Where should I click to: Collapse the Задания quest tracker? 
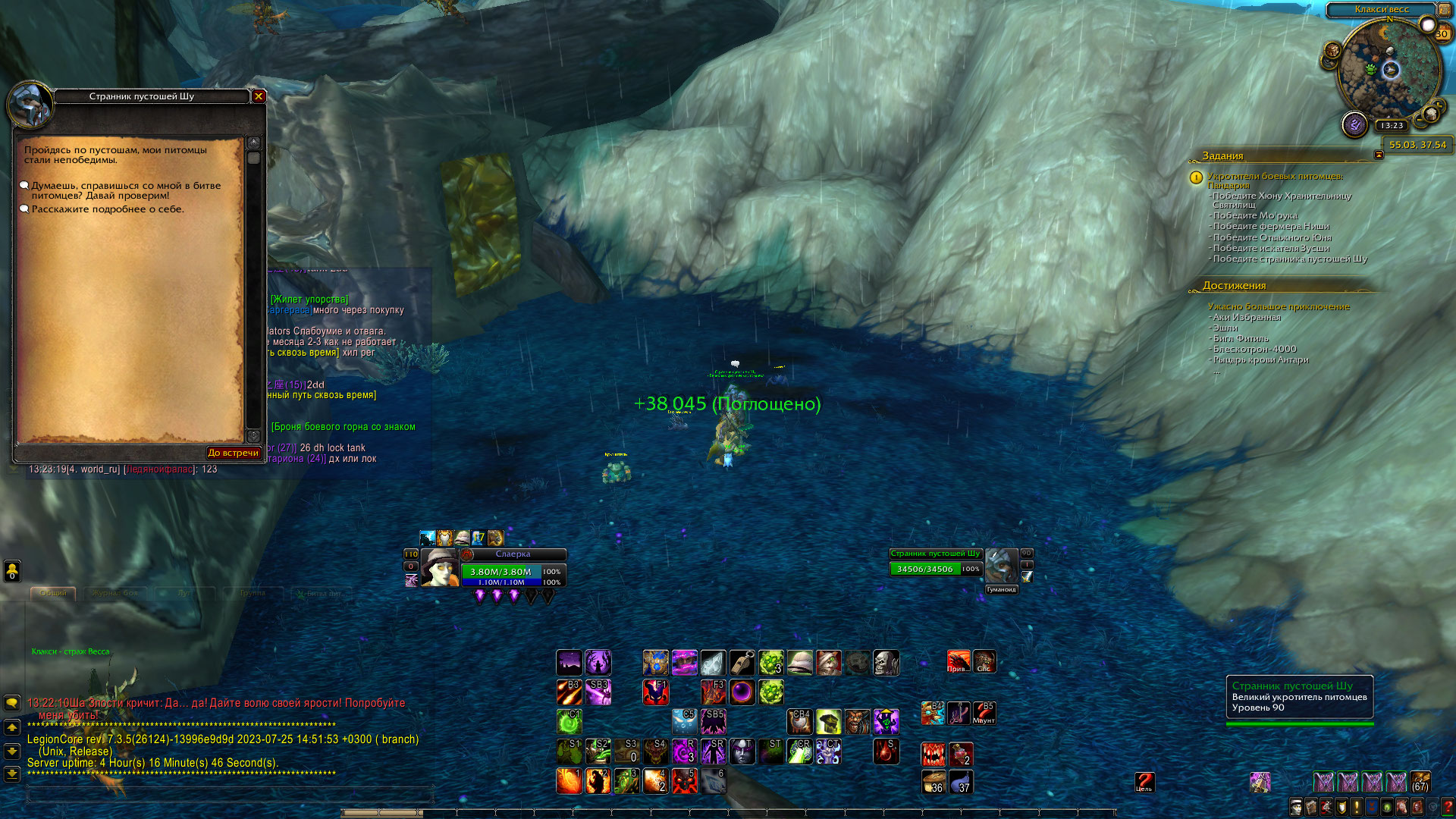[x=1379, y=155]
